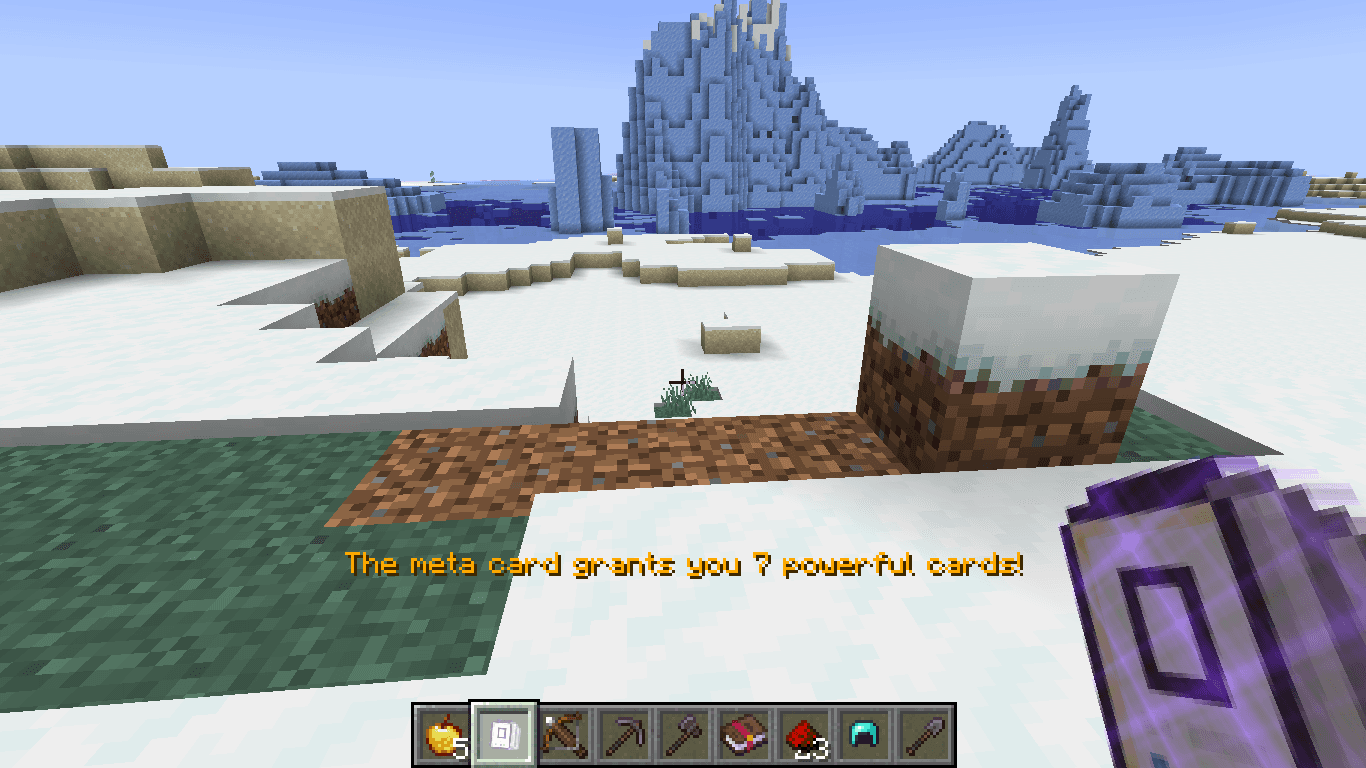Choose the axe in the hotbar

[x=684, y=737]
